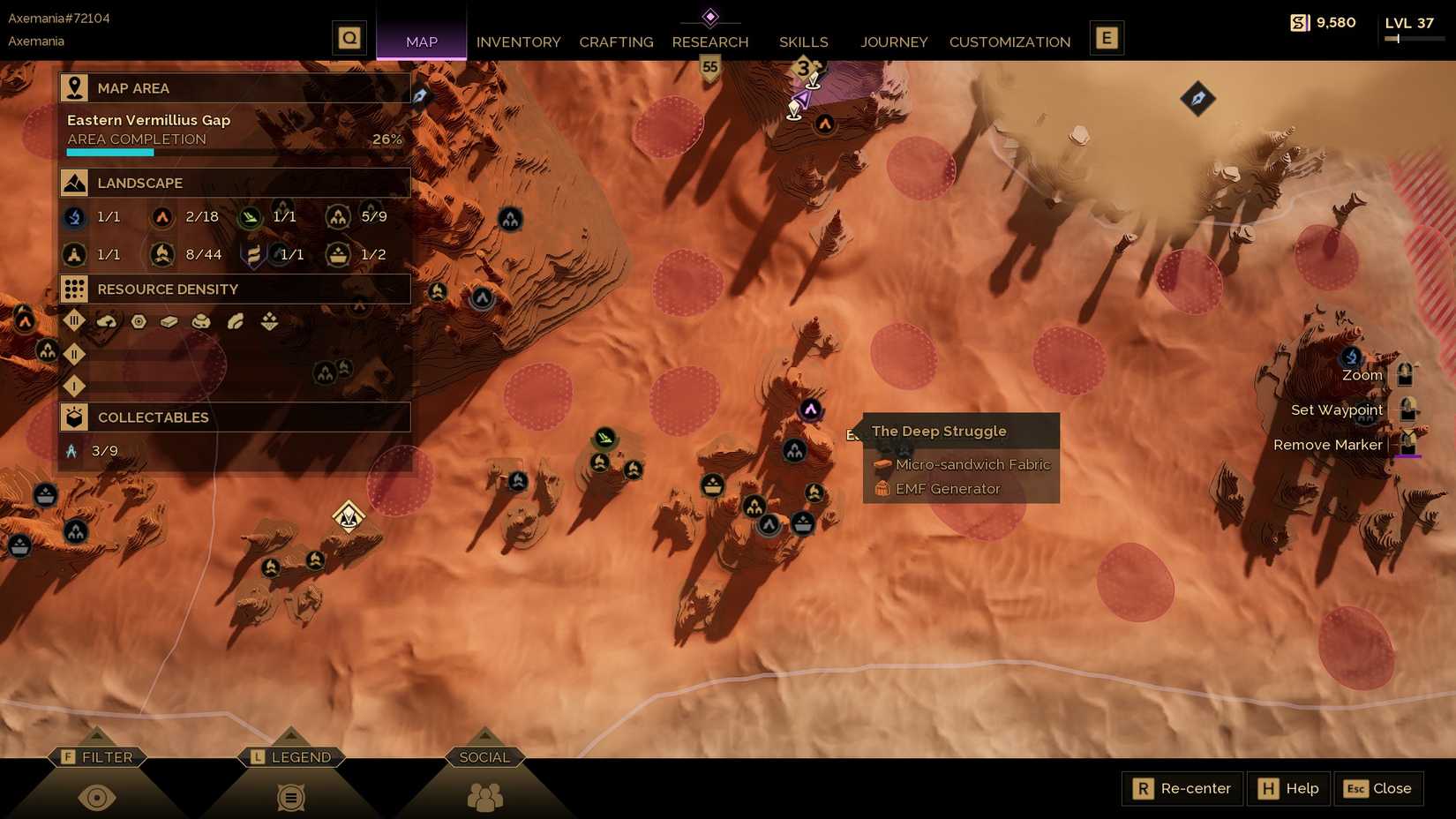Toggle the resource density level II diamond
The width and height of the screenshot is (1456, 819).
coord(74,355)
